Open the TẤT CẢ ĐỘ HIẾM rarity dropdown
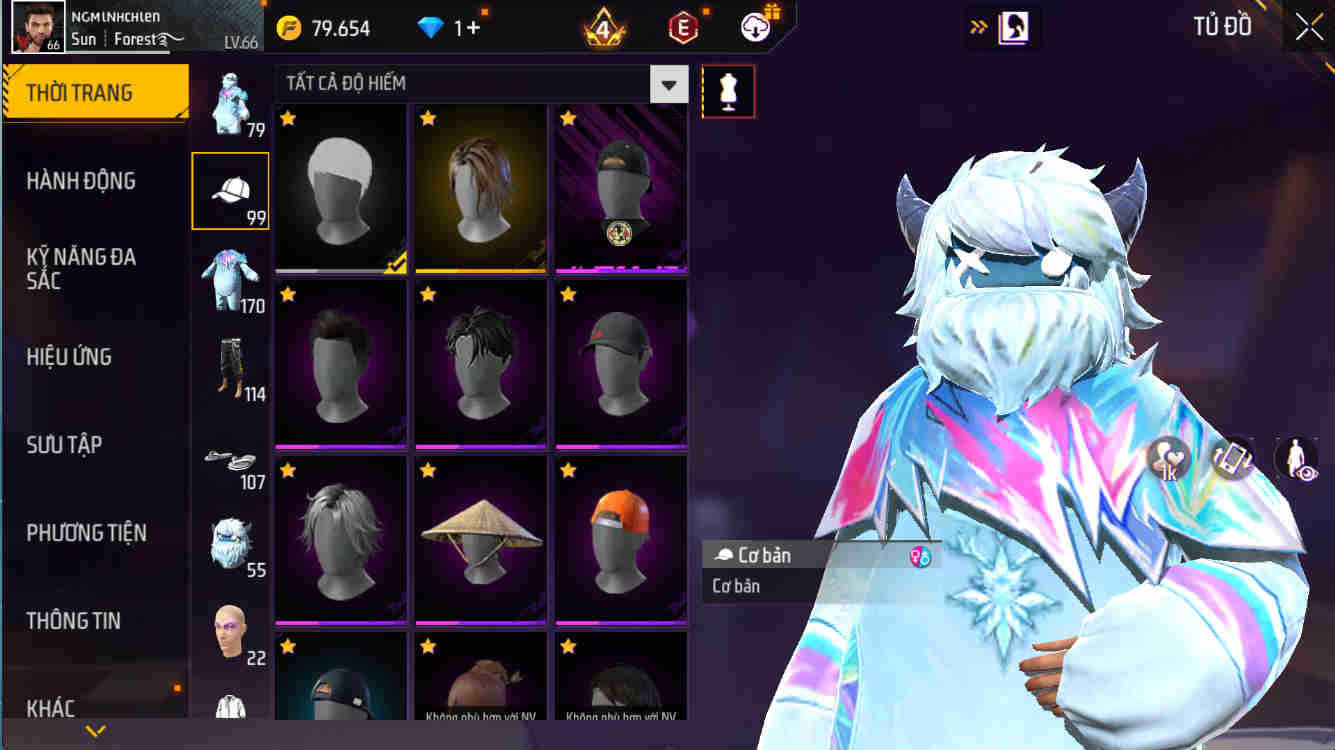 [480, 84]
